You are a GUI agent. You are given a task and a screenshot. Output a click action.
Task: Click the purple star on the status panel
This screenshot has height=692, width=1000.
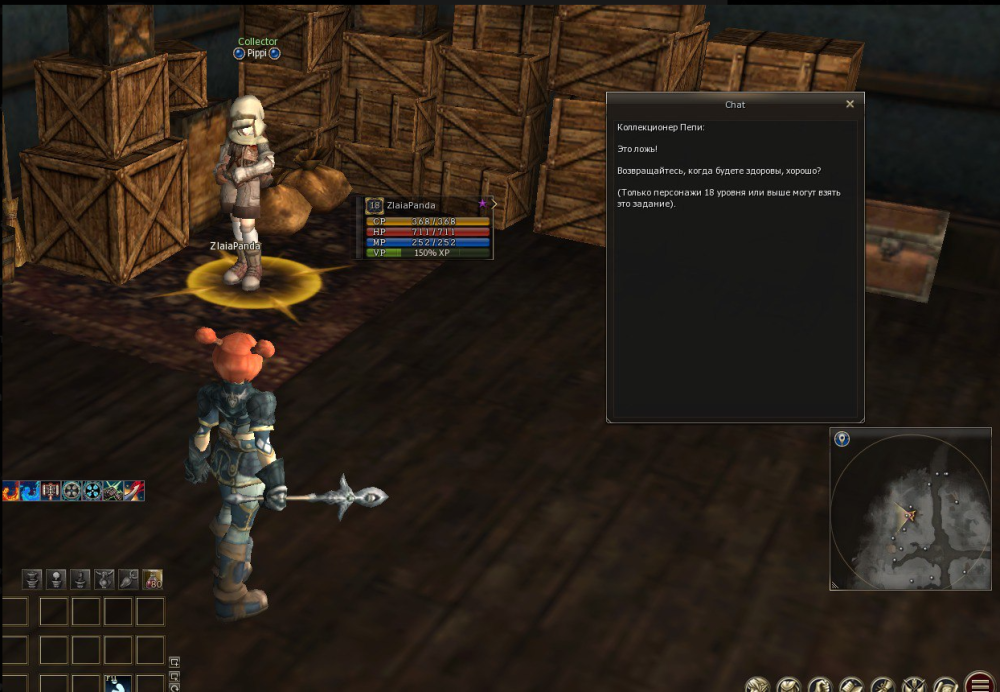click(x=482, y=204)
